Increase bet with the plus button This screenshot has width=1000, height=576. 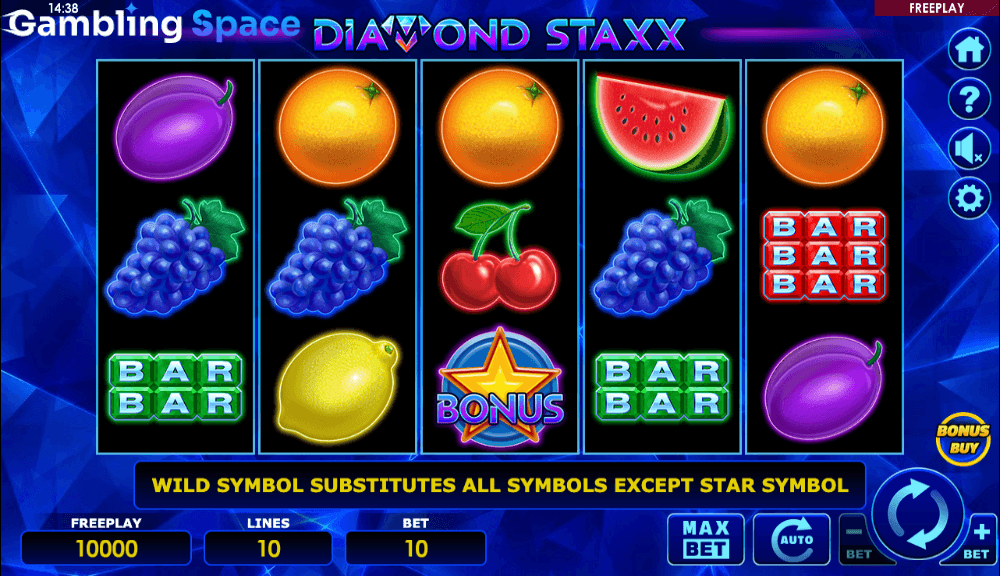980,540
